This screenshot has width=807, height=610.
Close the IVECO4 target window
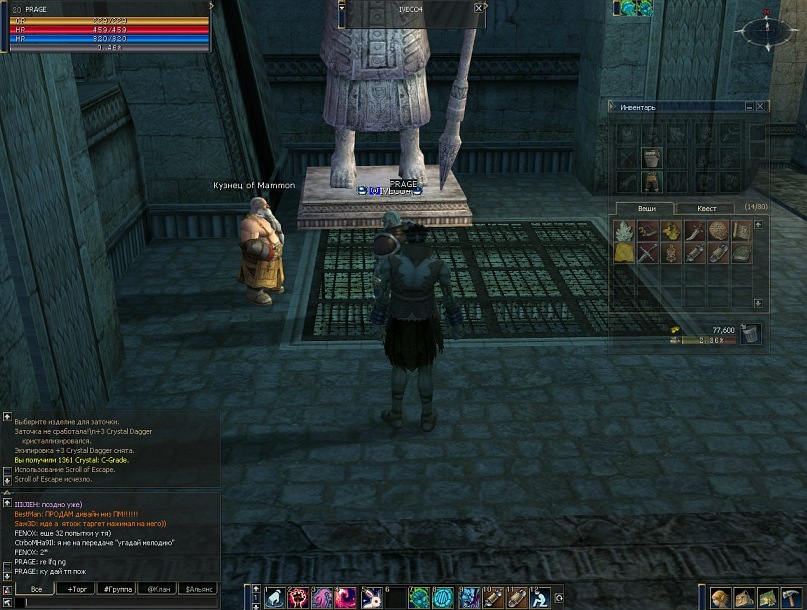click(479, 8)
